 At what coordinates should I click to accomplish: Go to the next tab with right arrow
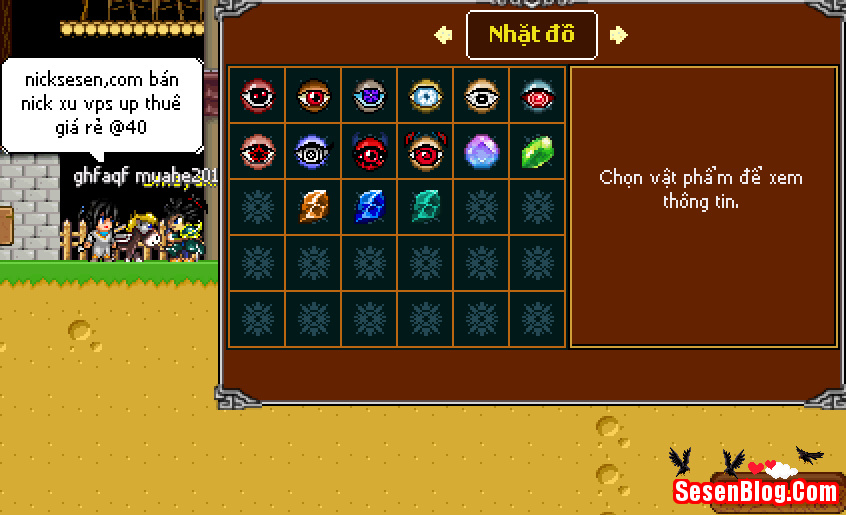point(619,35)
